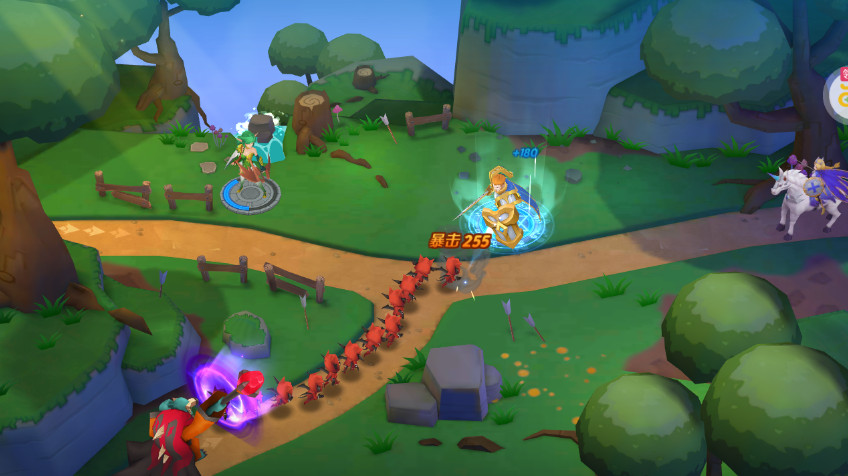Open the round floating badge at right edge
Viewport: 848px width, 476px height.
pos(838,95)
